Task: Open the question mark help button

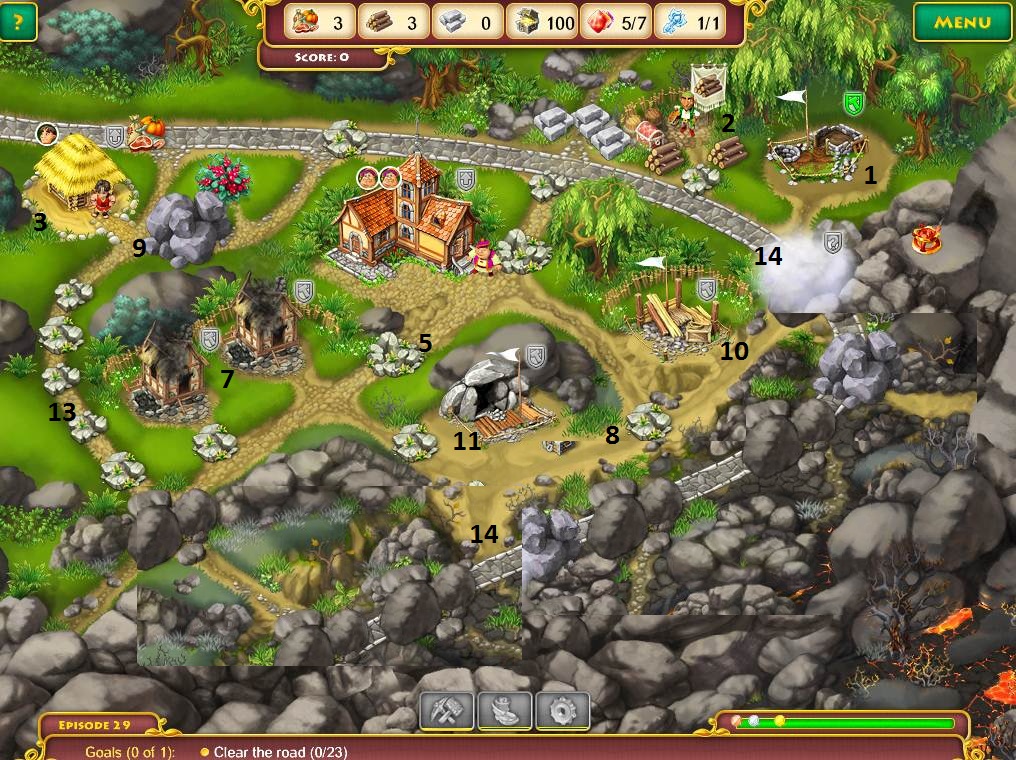Action: click(x=18, y=21)
